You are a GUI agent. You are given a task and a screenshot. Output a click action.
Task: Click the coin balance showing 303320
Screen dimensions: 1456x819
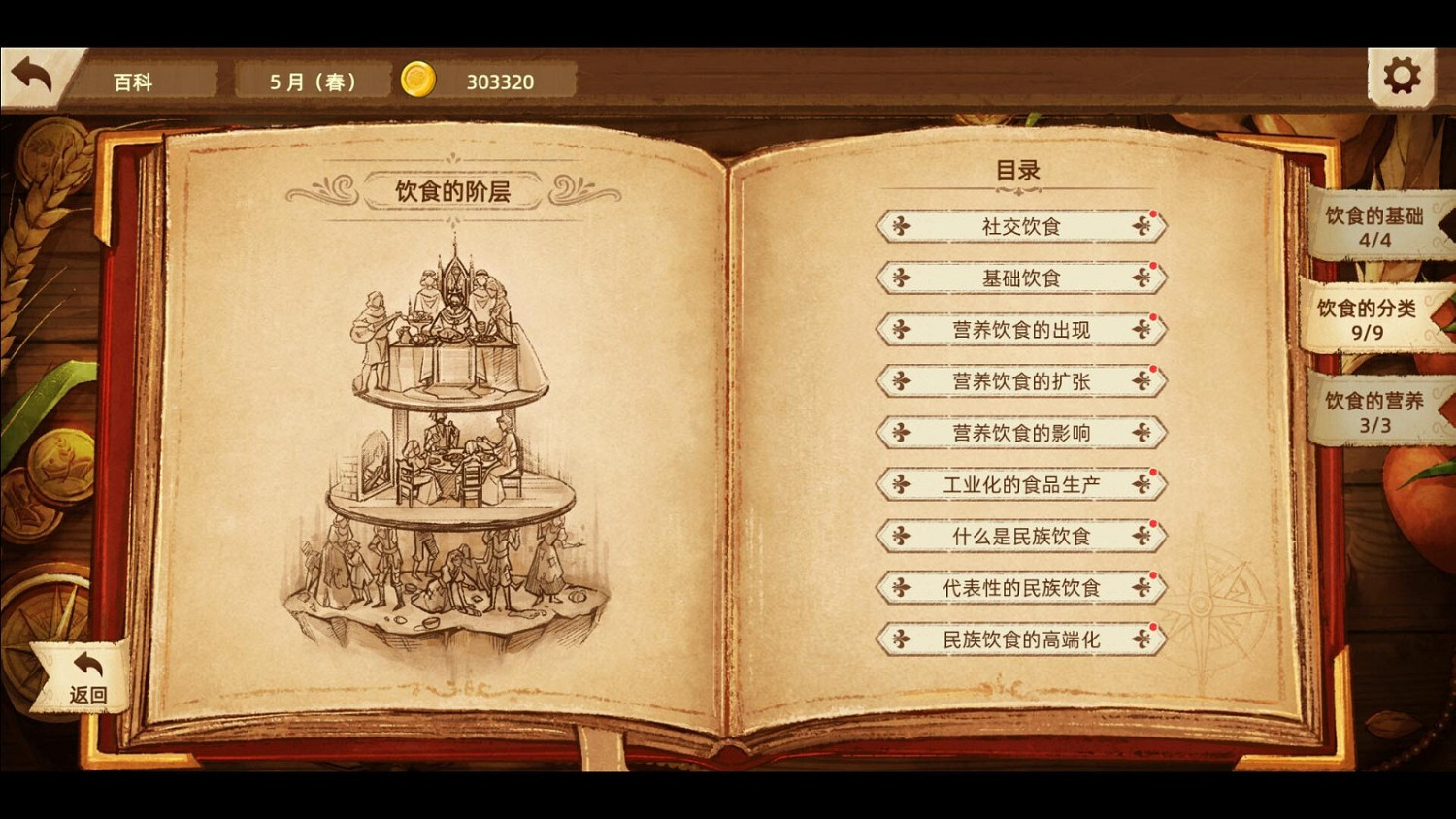500,82
